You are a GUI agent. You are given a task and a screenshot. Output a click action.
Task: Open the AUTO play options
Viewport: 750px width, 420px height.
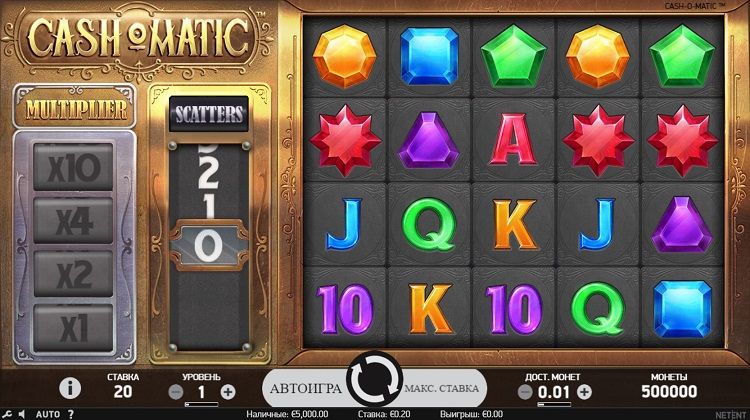point(48,413)
